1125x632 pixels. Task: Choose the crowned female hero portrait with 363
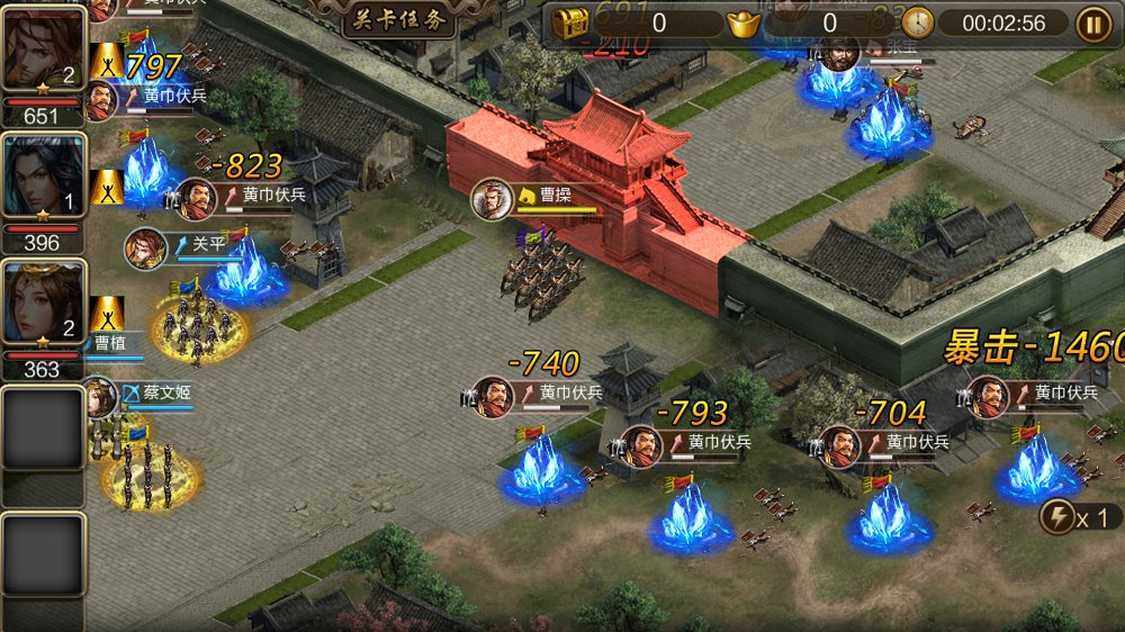point(42,304)
